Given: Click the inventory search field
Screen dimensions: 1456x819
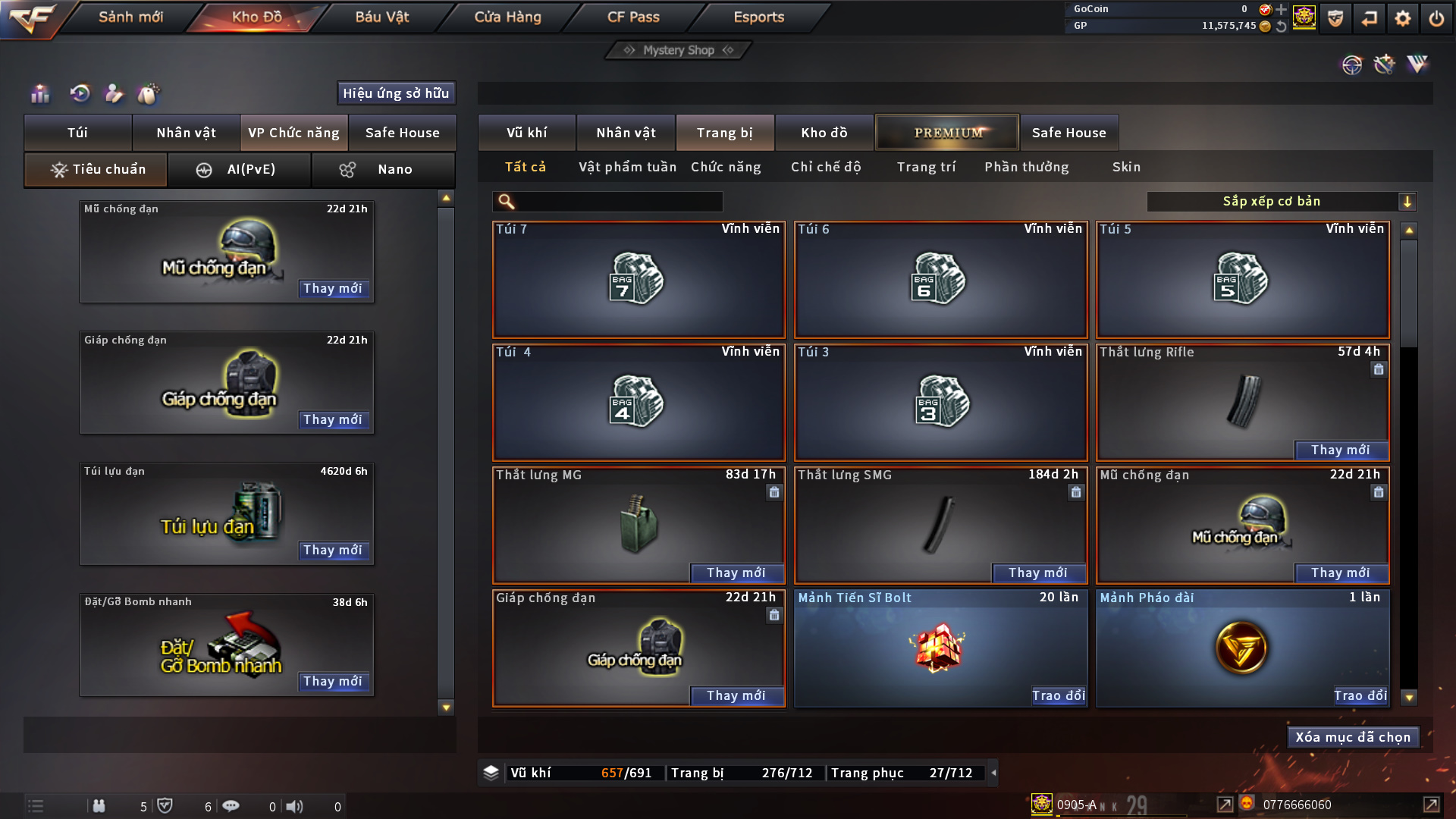Looking at the screenshot, I should [618, 202].
